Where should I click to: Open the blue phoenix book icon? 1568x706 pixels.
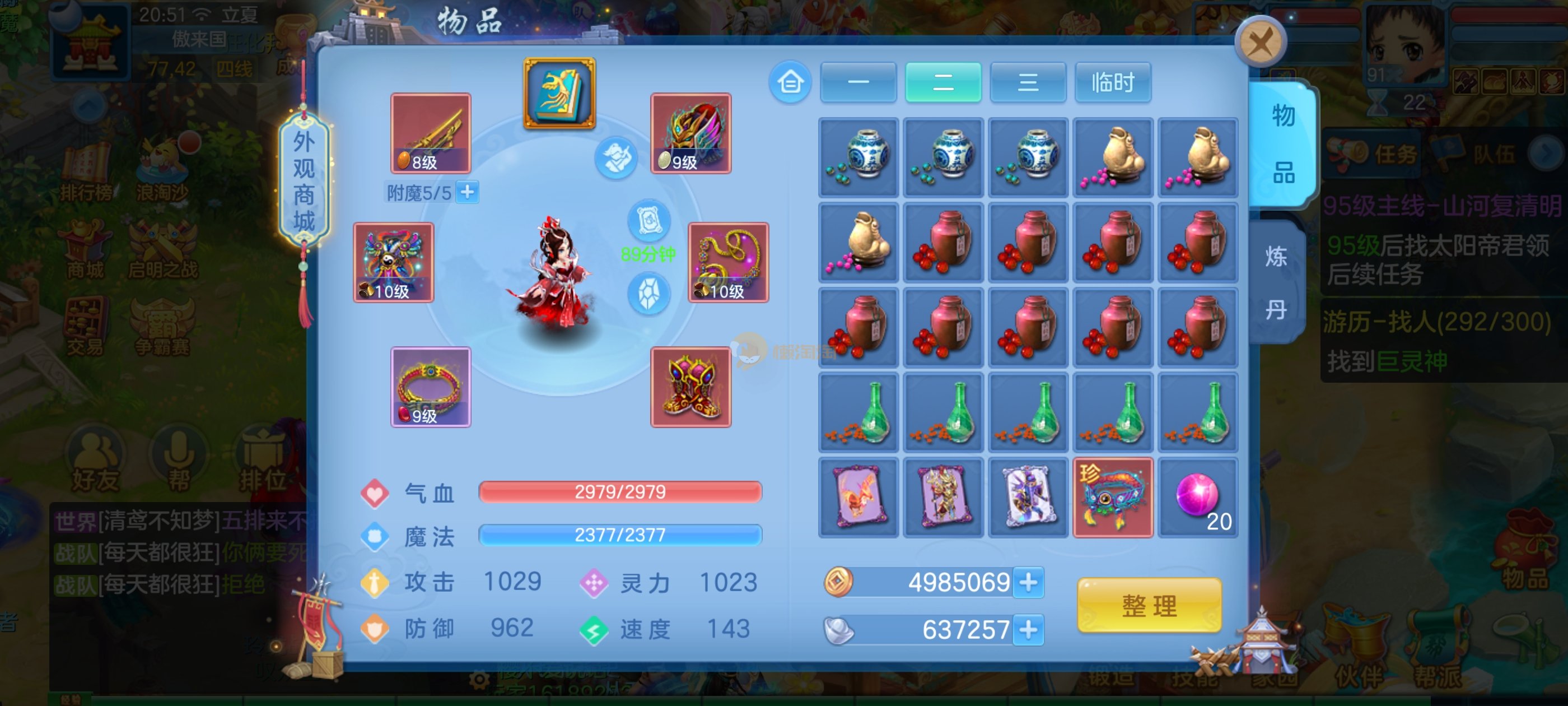[x=559, y=93]
